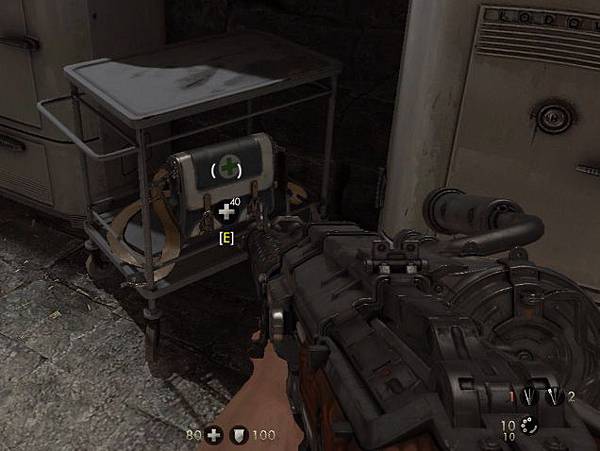Click the health cross icon beside 80
This screenshot has width=600, height=451.
coord(213,436)
